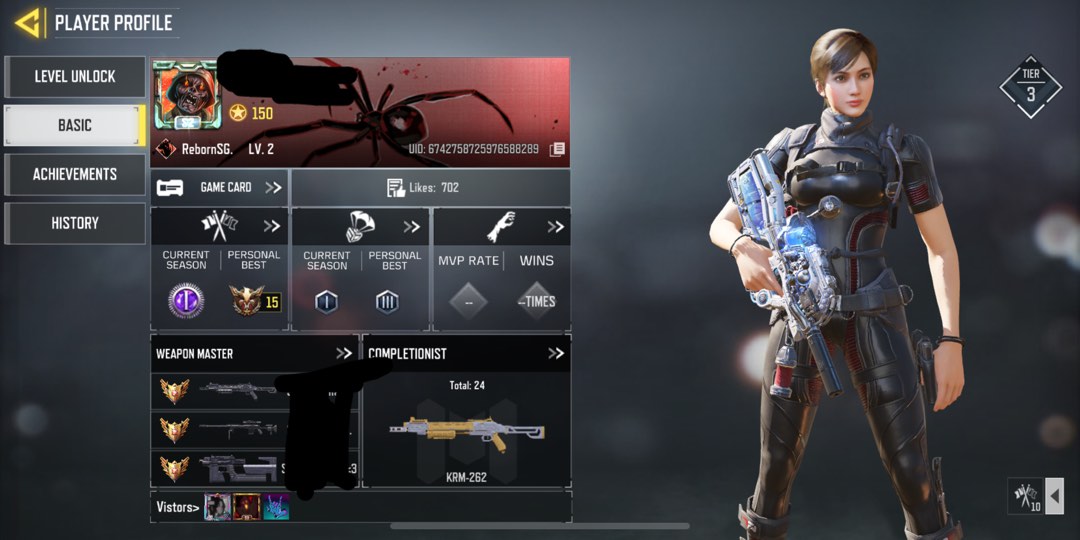Open the Achievements tab
This screenshot has width=1080, height=540.
75,174
